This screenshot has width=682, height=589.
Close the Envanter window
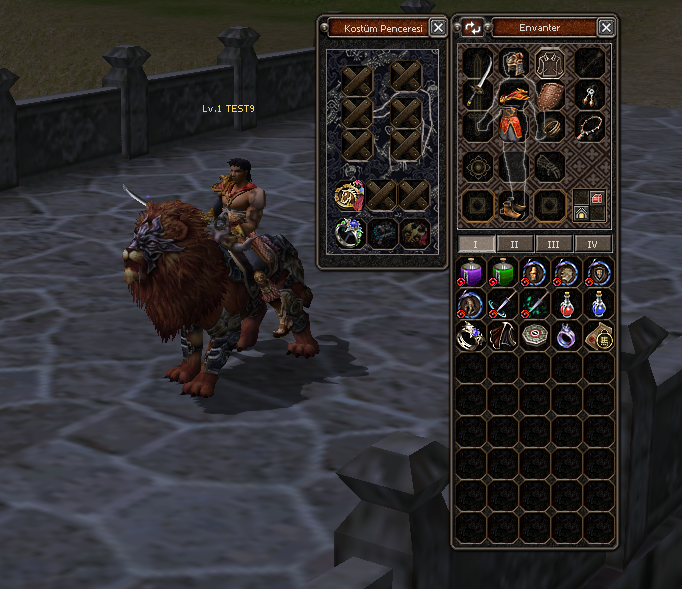(x=607, y=28)
